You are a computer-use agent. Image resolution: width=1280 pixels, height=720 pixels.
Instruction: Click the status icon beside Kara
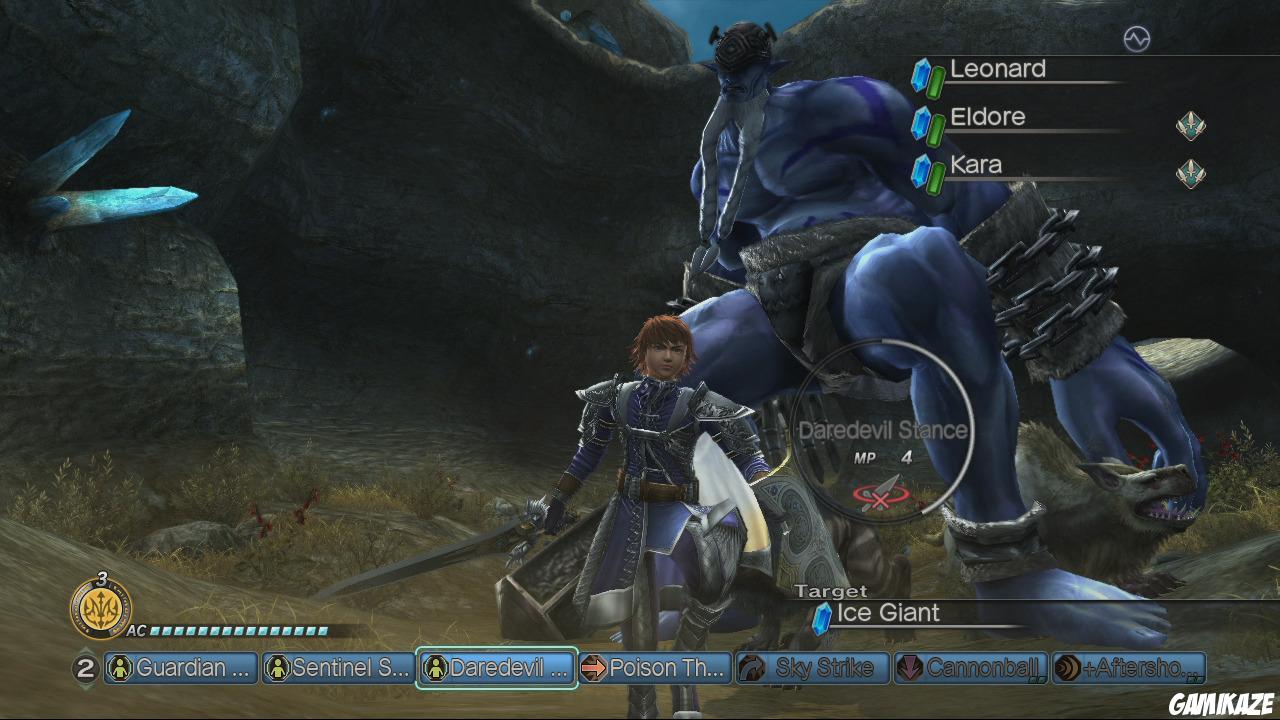[x=1190, y=173]
